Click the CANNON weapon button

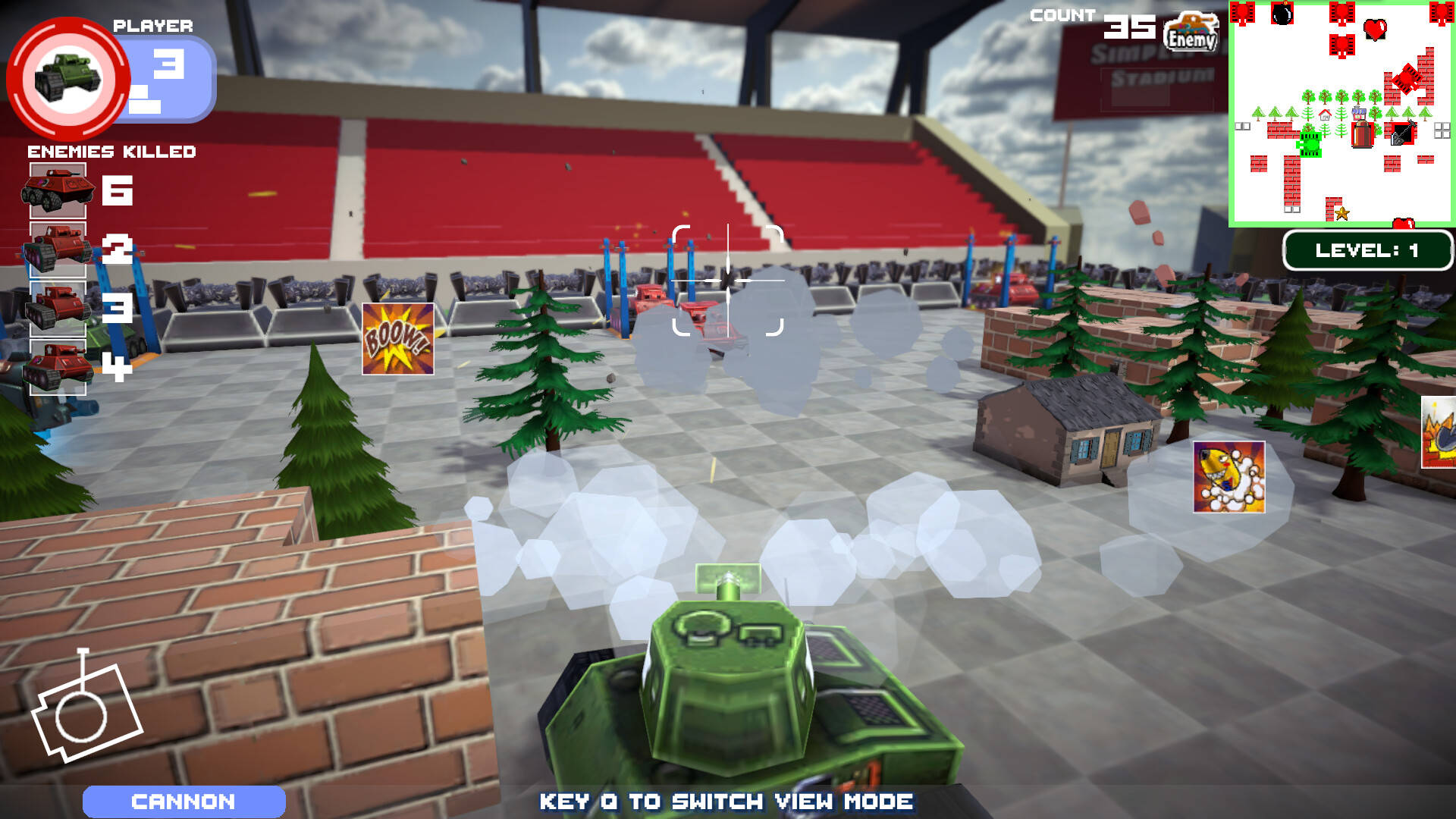point(184,802)
